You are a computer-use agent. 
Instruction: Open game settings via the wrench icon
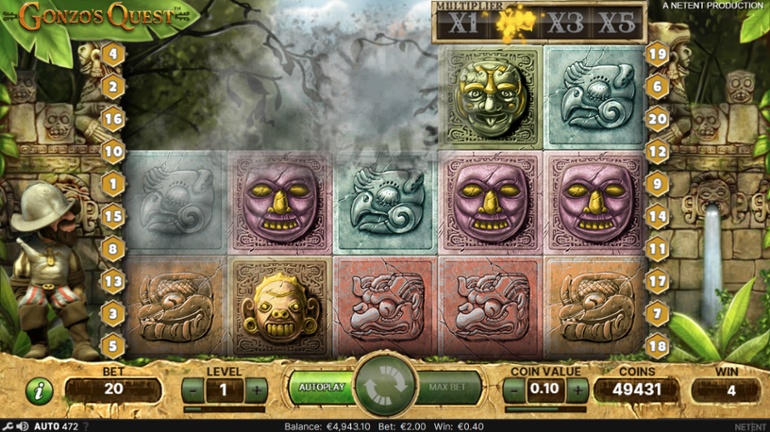pyautogui.click(x=8, y=425)
